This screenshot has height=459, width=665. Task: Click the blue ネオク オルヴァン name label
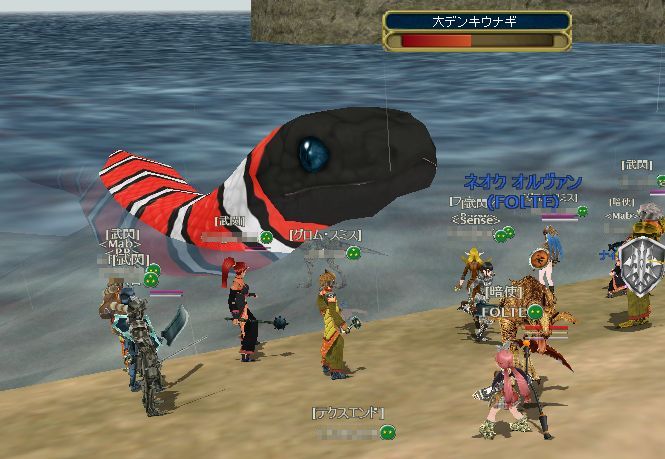coord(523,182)
